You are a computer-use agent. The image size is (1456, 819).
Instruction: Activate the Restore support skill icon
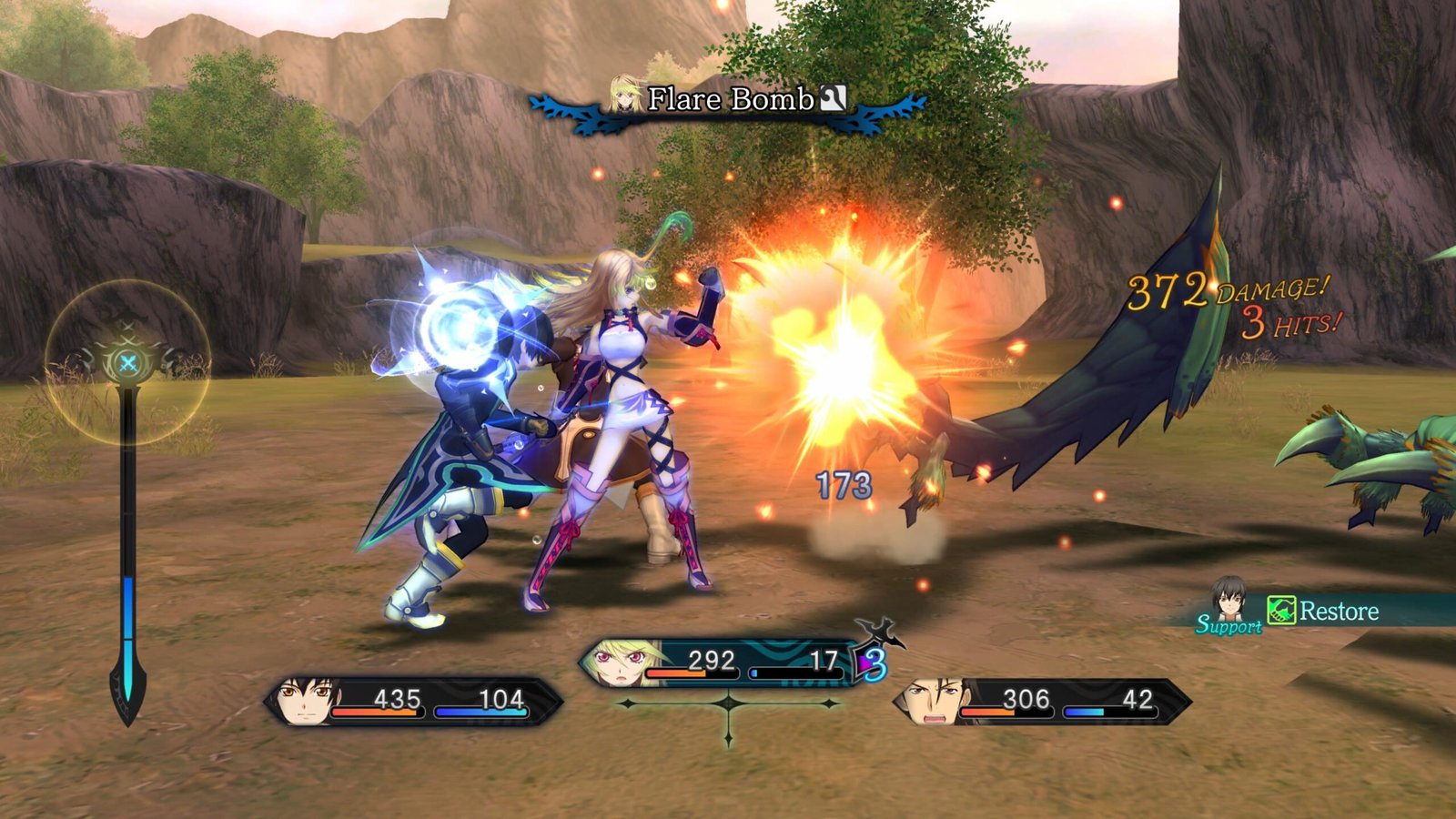click(1281, 610)
